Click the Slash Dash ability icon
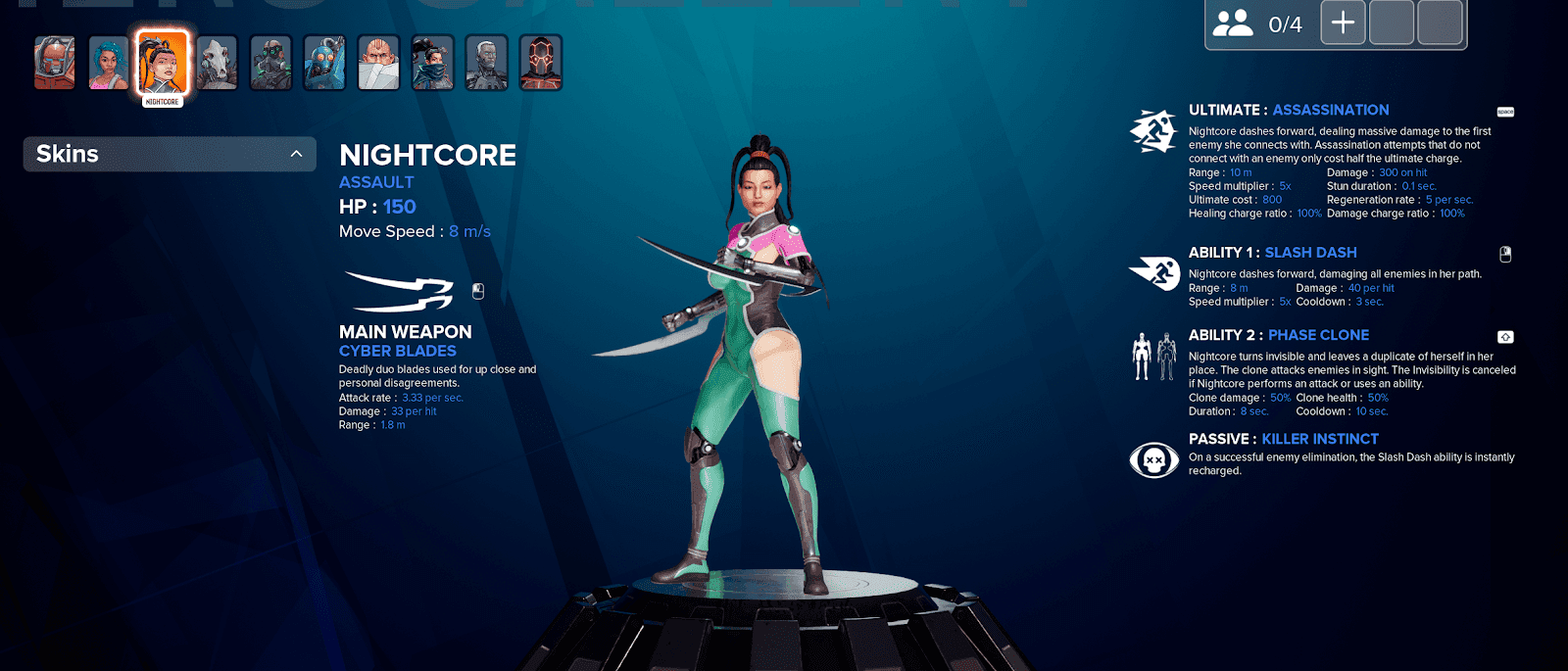This screenshot has width=1568, height=671. tap(1153, 272)
